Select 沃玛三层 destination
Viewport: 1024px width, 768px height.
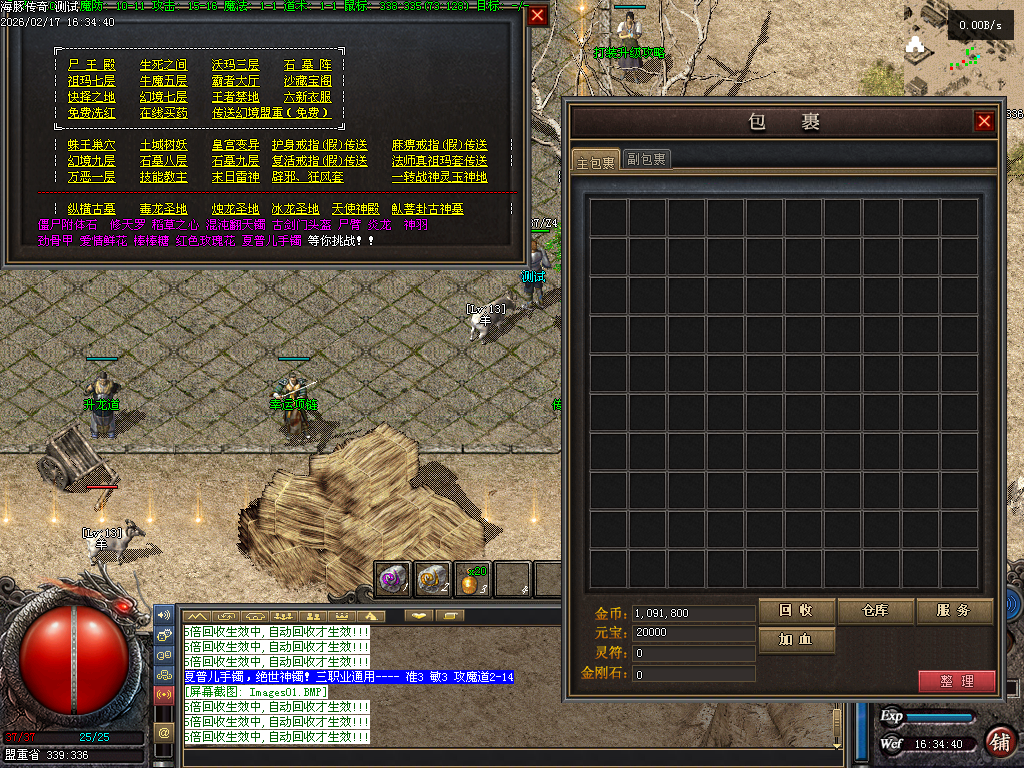pos(235,65)
